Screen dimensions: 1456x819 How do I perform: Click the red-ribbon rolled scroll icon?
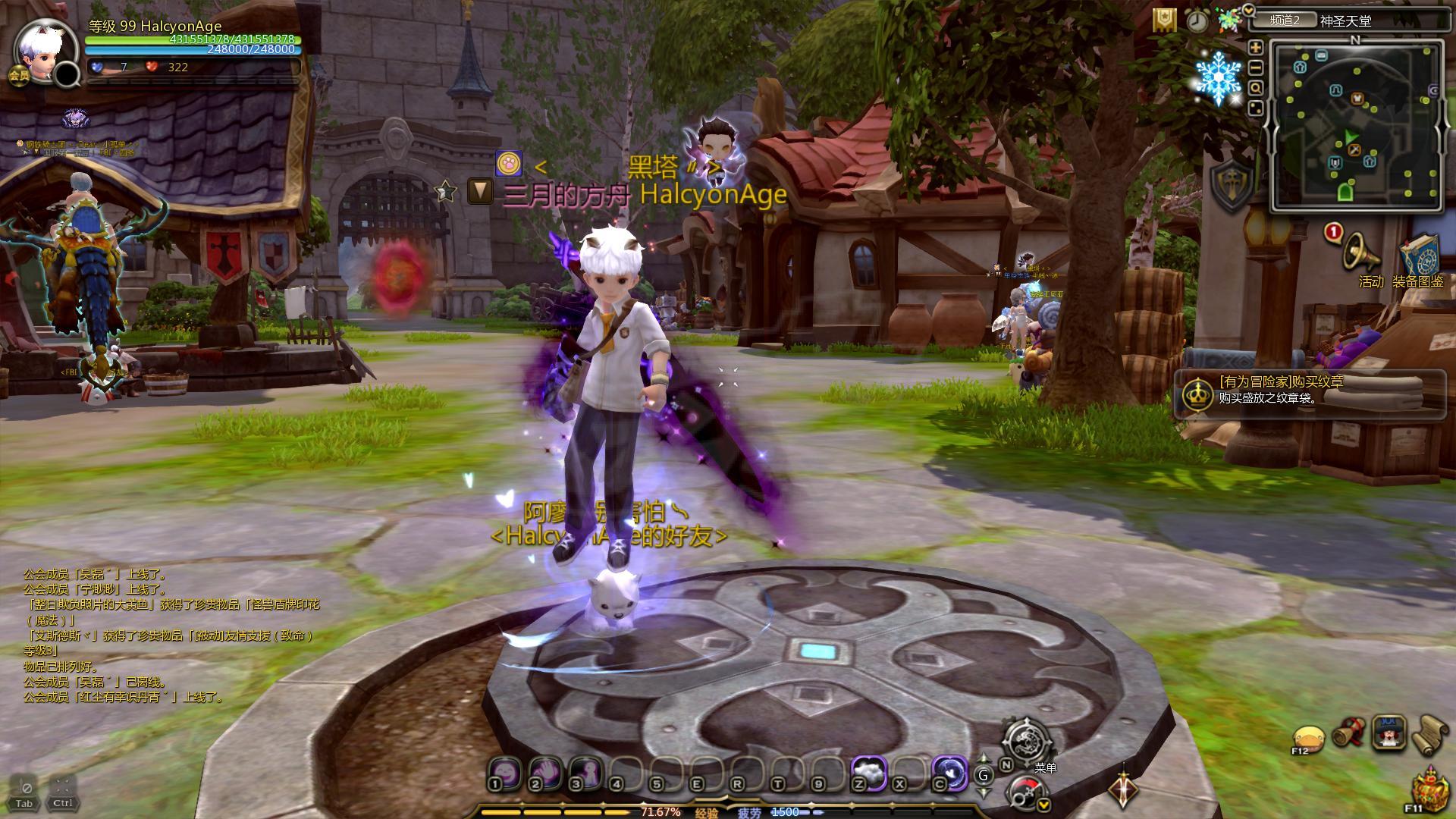click(x=1348, y=734)
